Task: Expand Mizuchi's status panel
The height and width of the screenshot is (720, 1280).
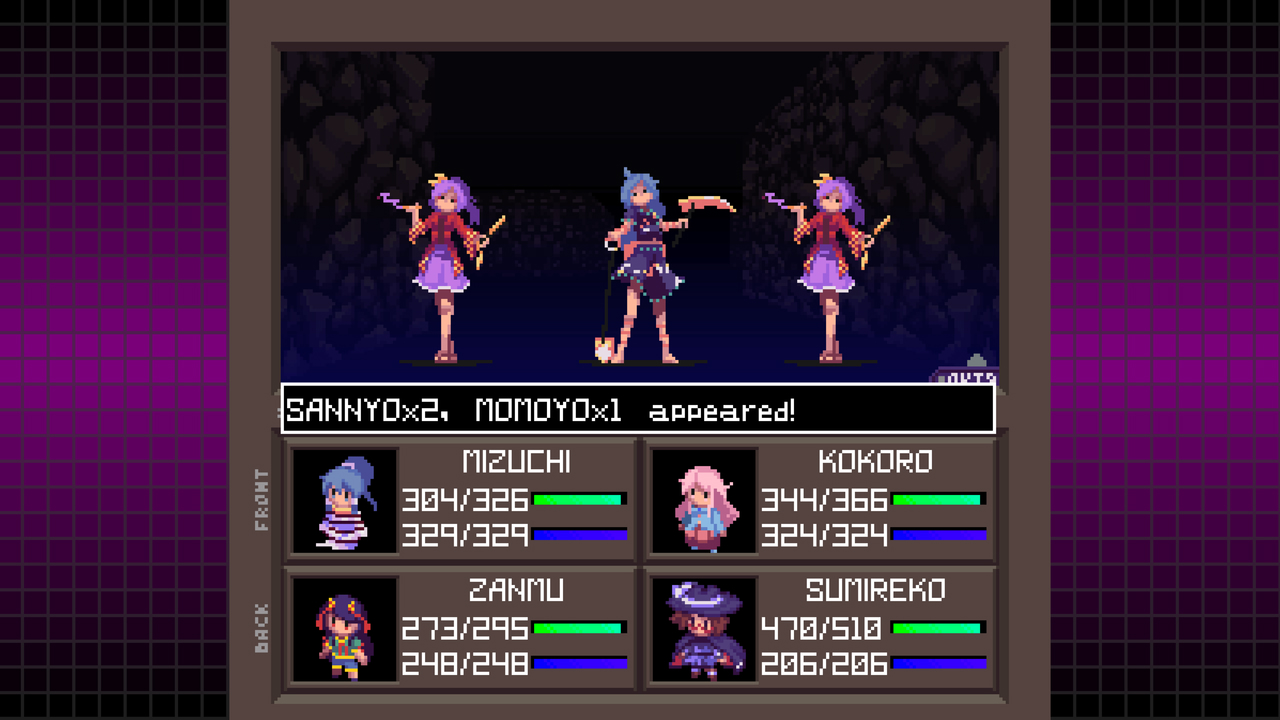Action: click(x=460, y=499)
